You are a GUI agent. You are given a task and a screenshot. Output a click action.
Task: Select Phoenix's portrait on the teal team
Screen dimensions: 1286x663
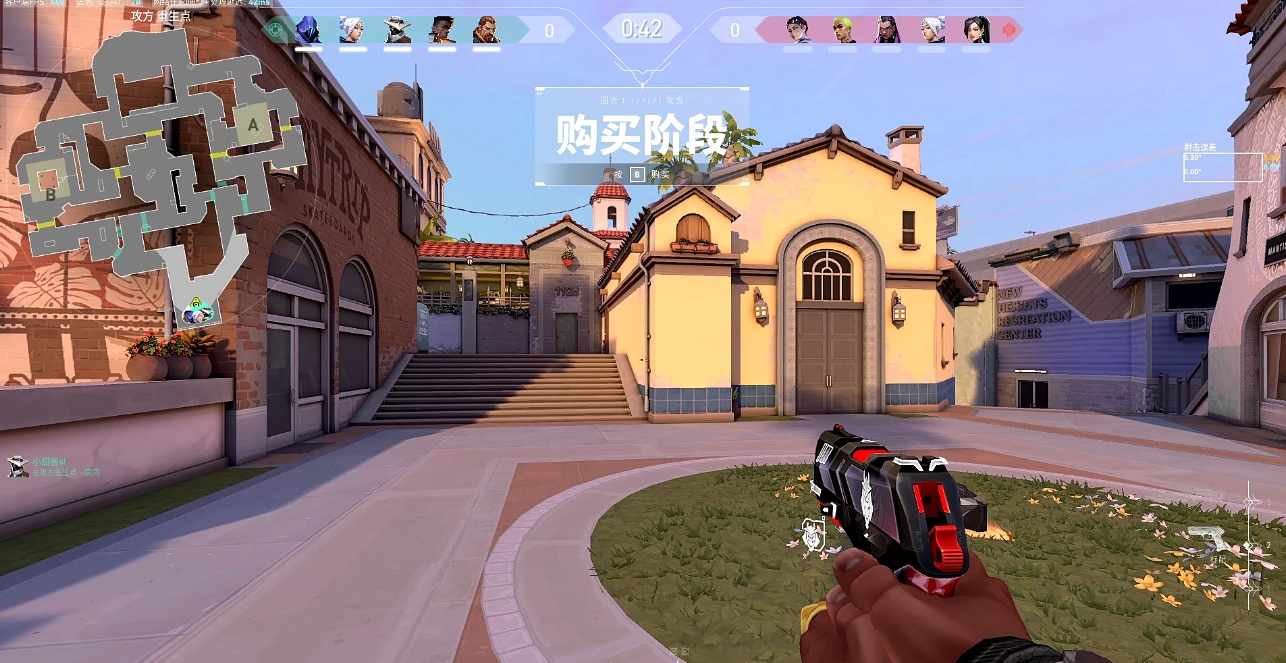441,30
